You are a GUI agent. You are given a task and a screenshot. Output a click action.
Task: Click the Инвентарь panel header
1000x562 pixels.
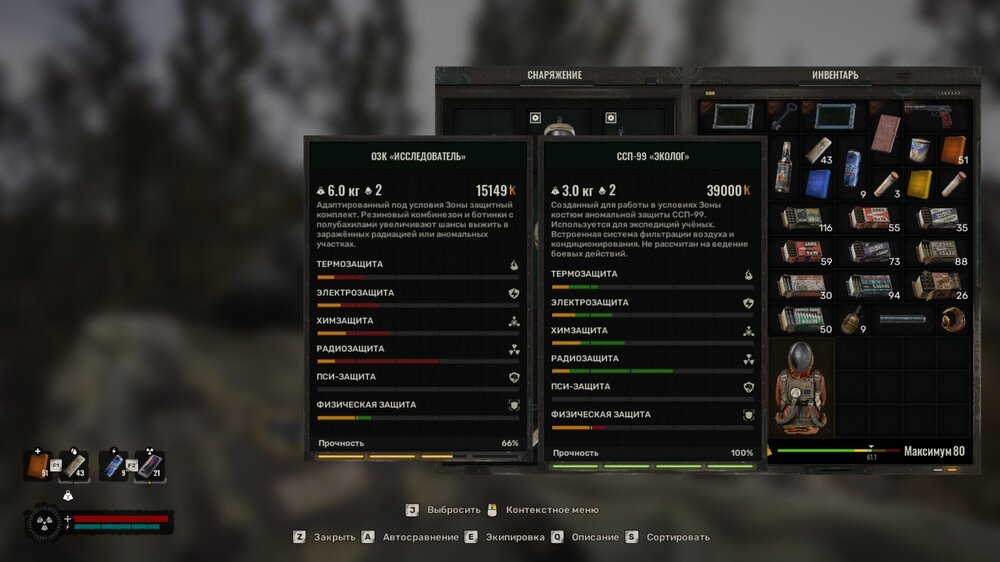pos(835,75)
